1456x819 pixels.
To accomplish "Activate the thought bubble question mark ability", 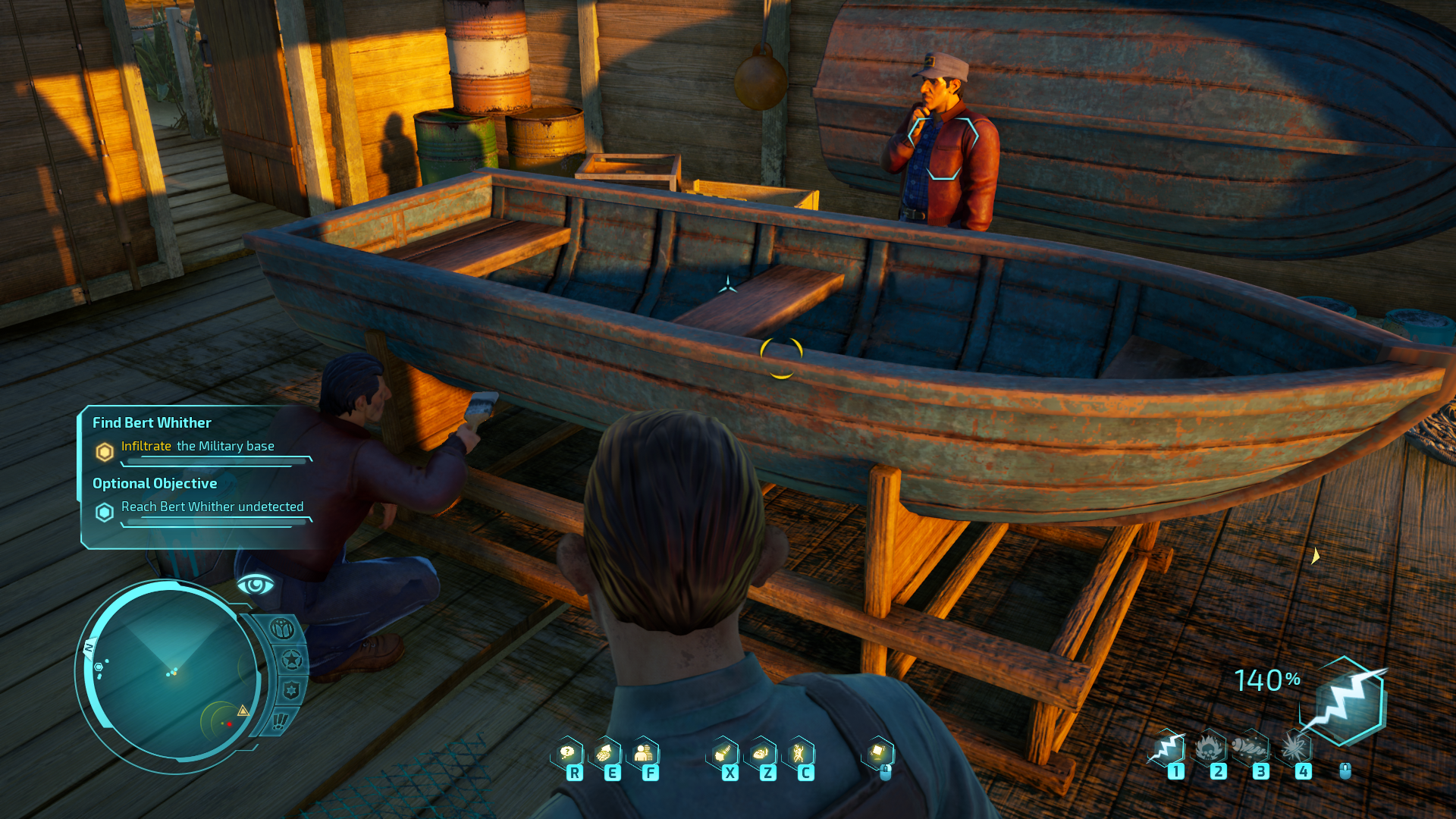I will (x=567, y=753).
